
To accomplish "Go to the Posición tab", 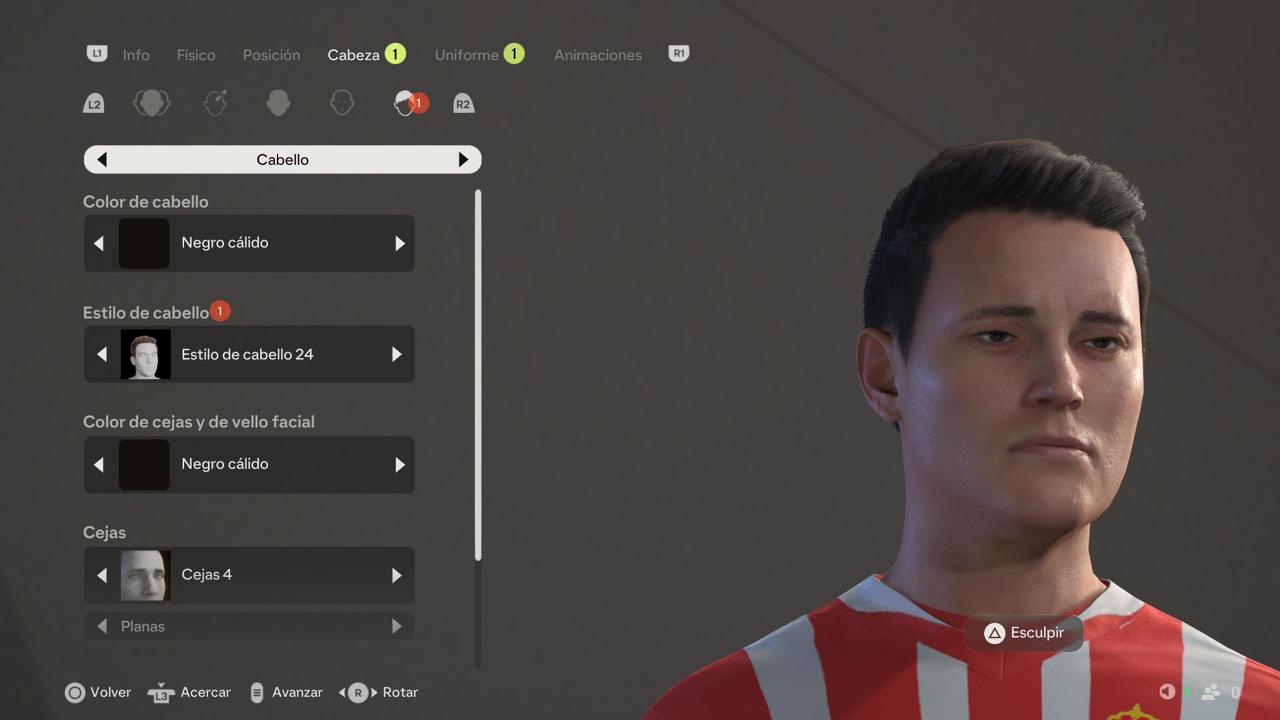I will point(271,55).
